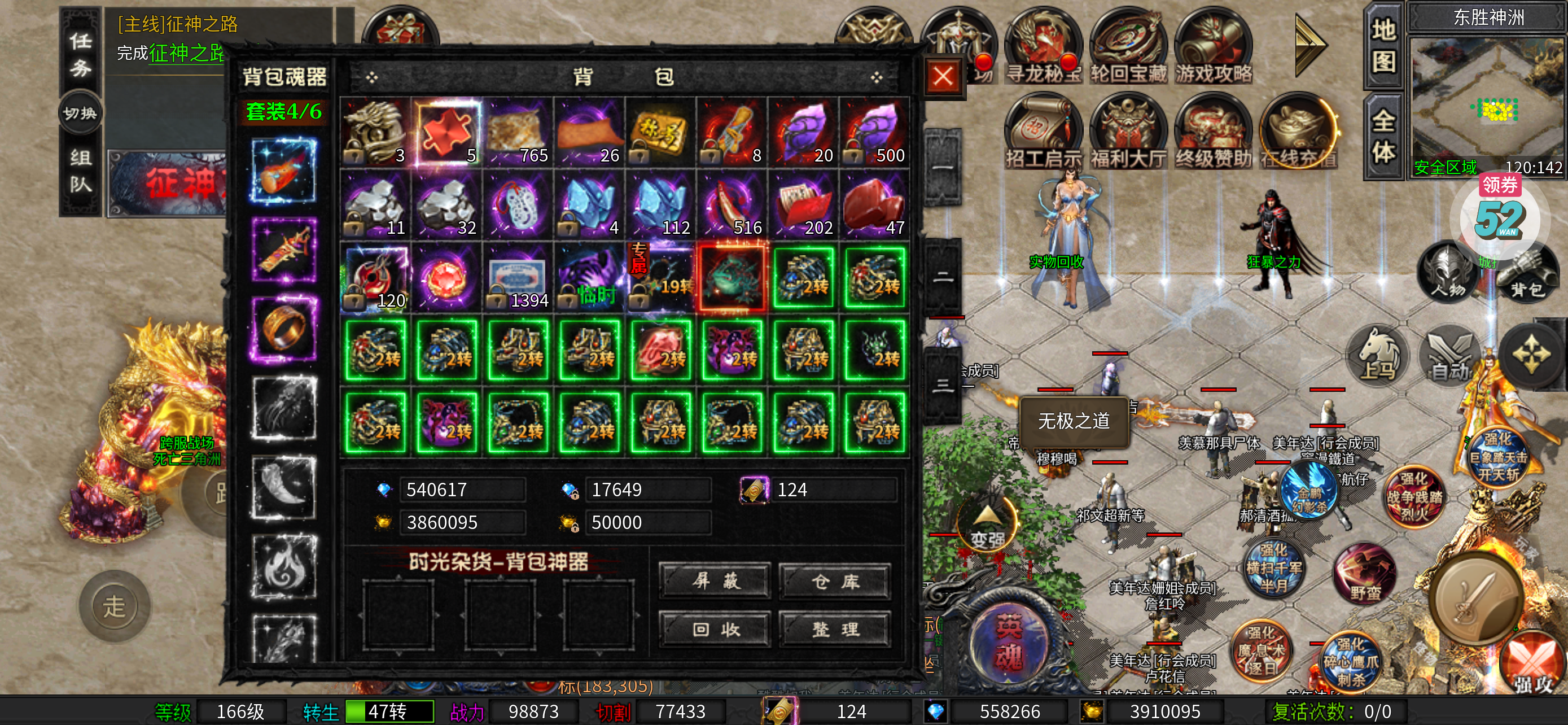Switch to the 组队 team tab

80,172
